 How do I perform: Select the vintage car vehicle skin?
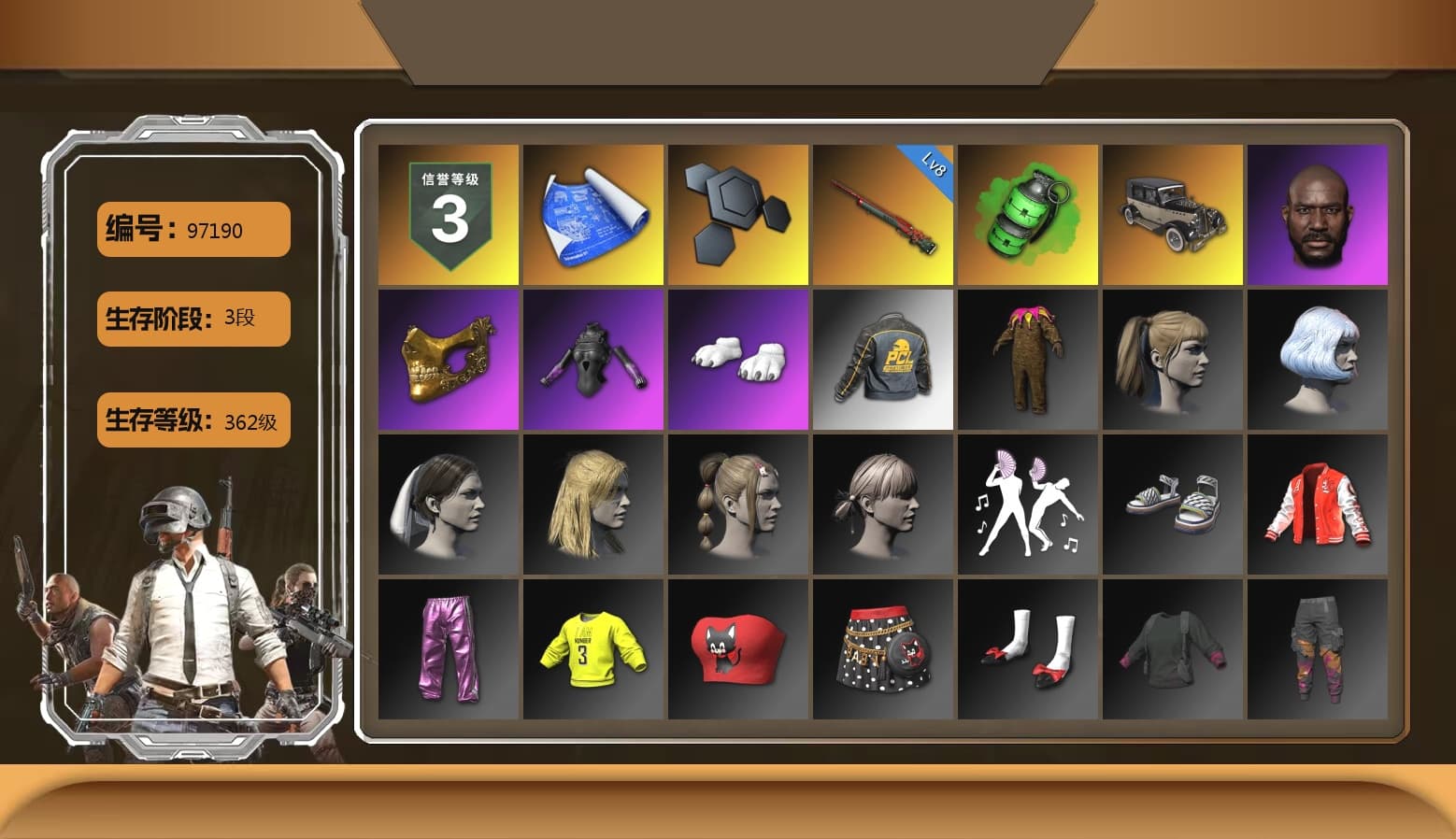pyautogui.click(x=1174, y=213)
